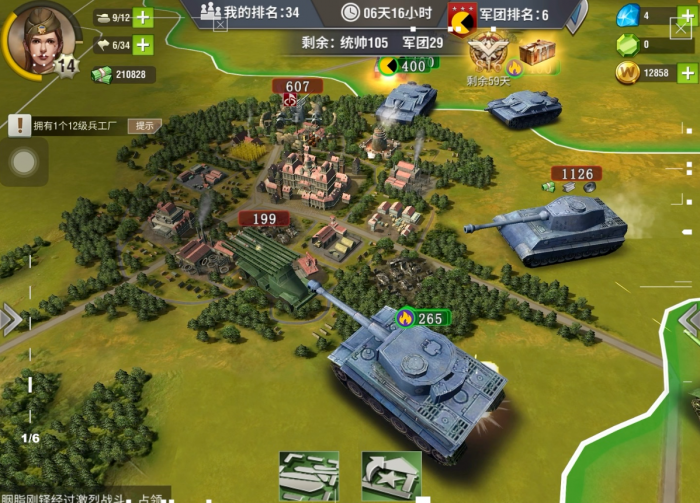Expand the left side panel arrow
Viewport: 700px width, 503px height.
pos(10,320)
